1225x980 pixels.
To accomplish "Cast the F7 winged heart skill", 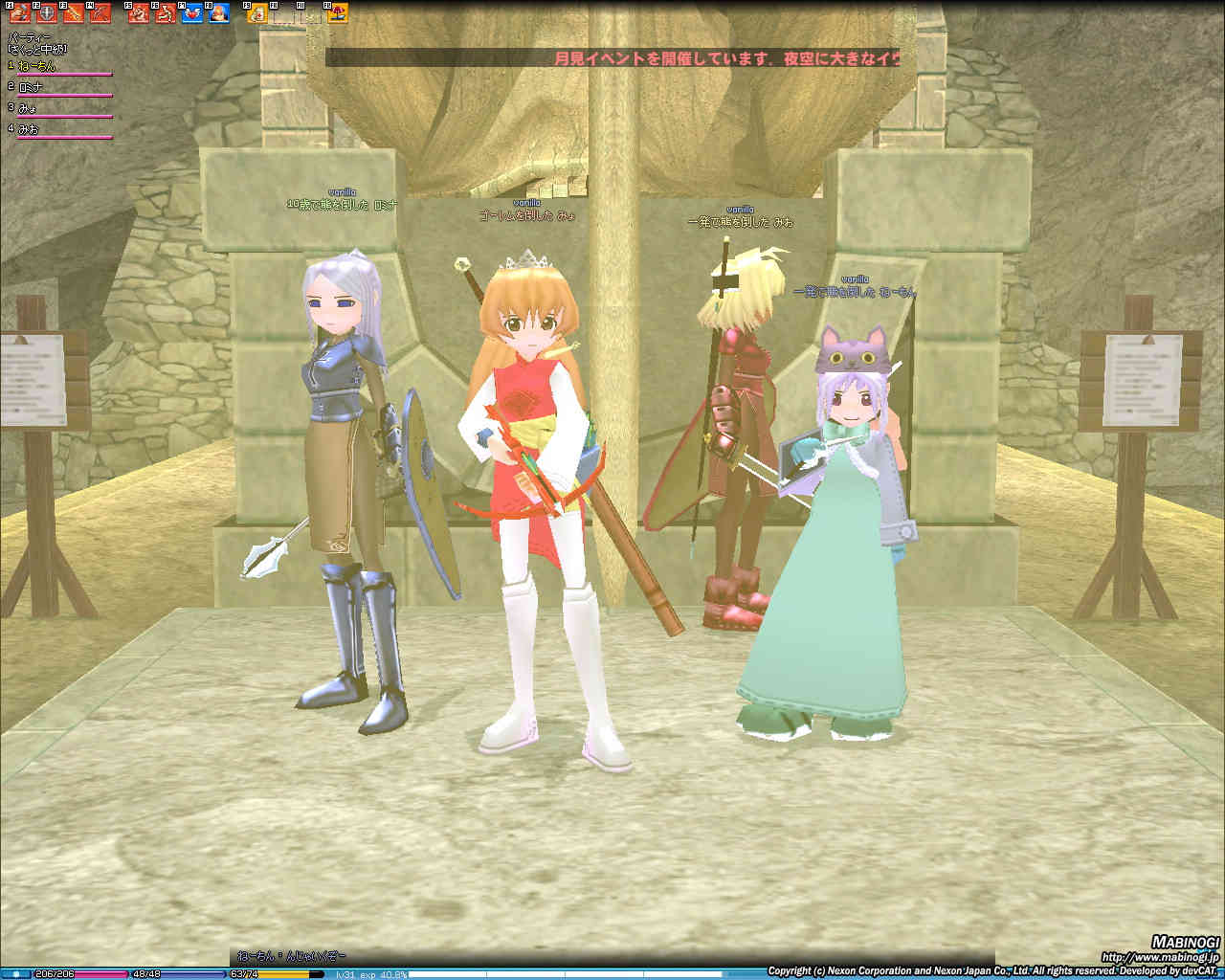I will click(x=192, y=13).
